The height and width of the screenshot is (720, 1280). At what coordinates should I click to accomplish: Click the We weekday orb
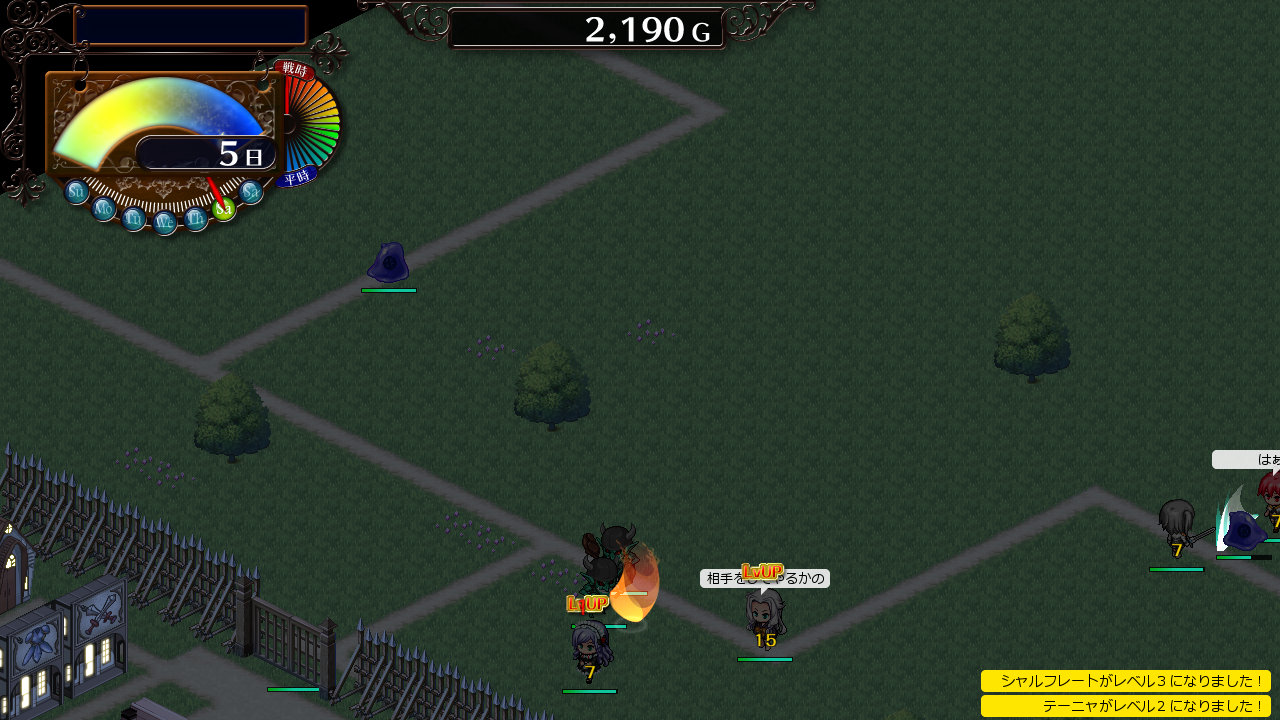(165, 223)
